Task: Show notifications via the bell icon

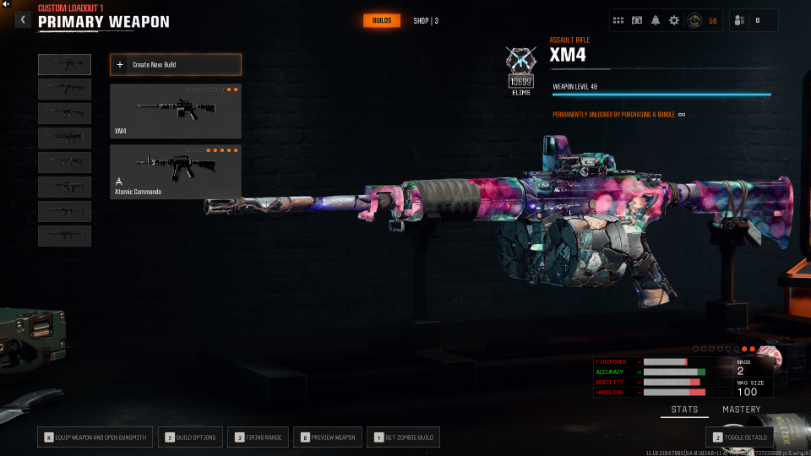Action: point(655,20)
